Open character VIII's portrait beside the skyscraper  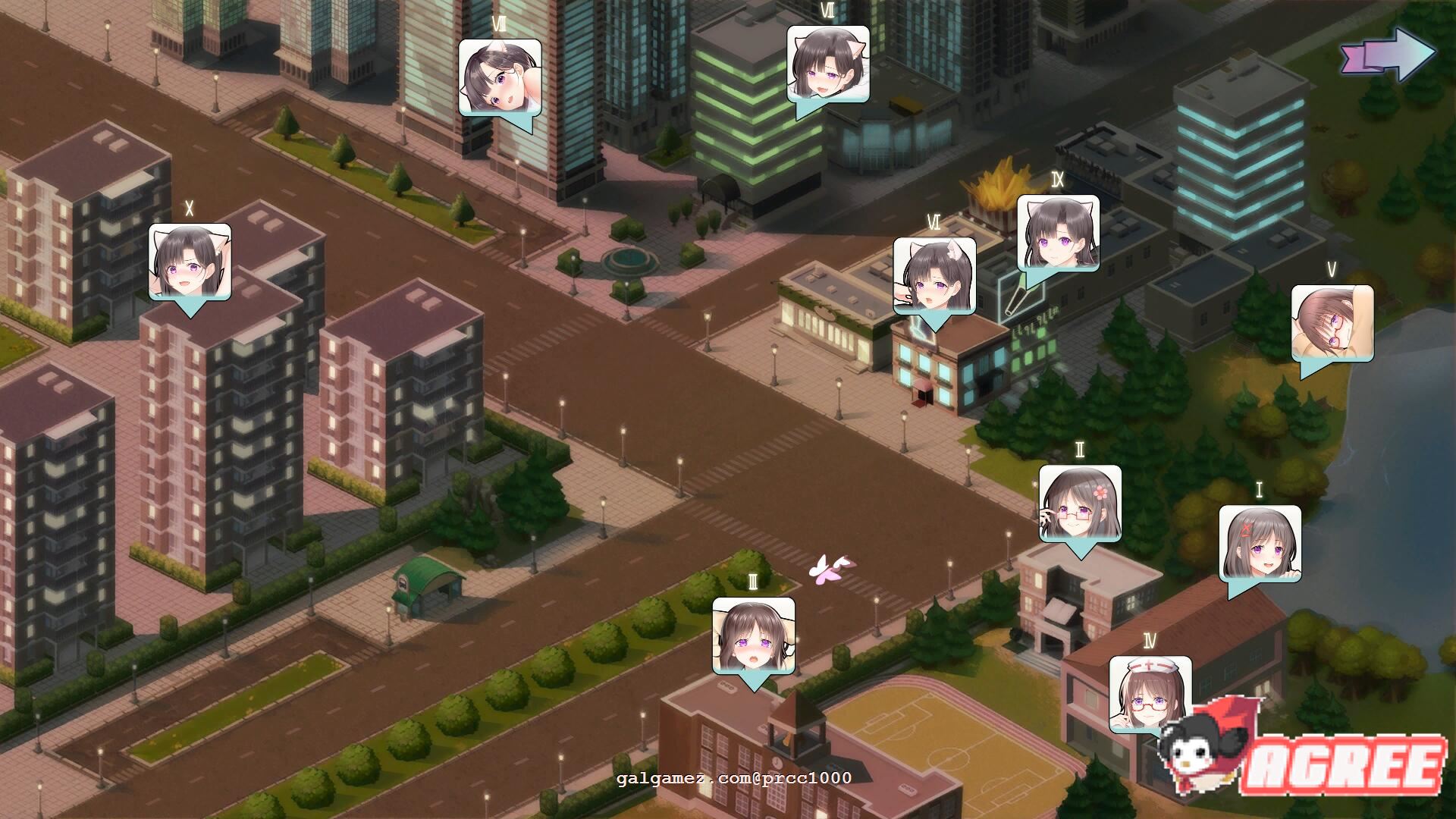499,76
